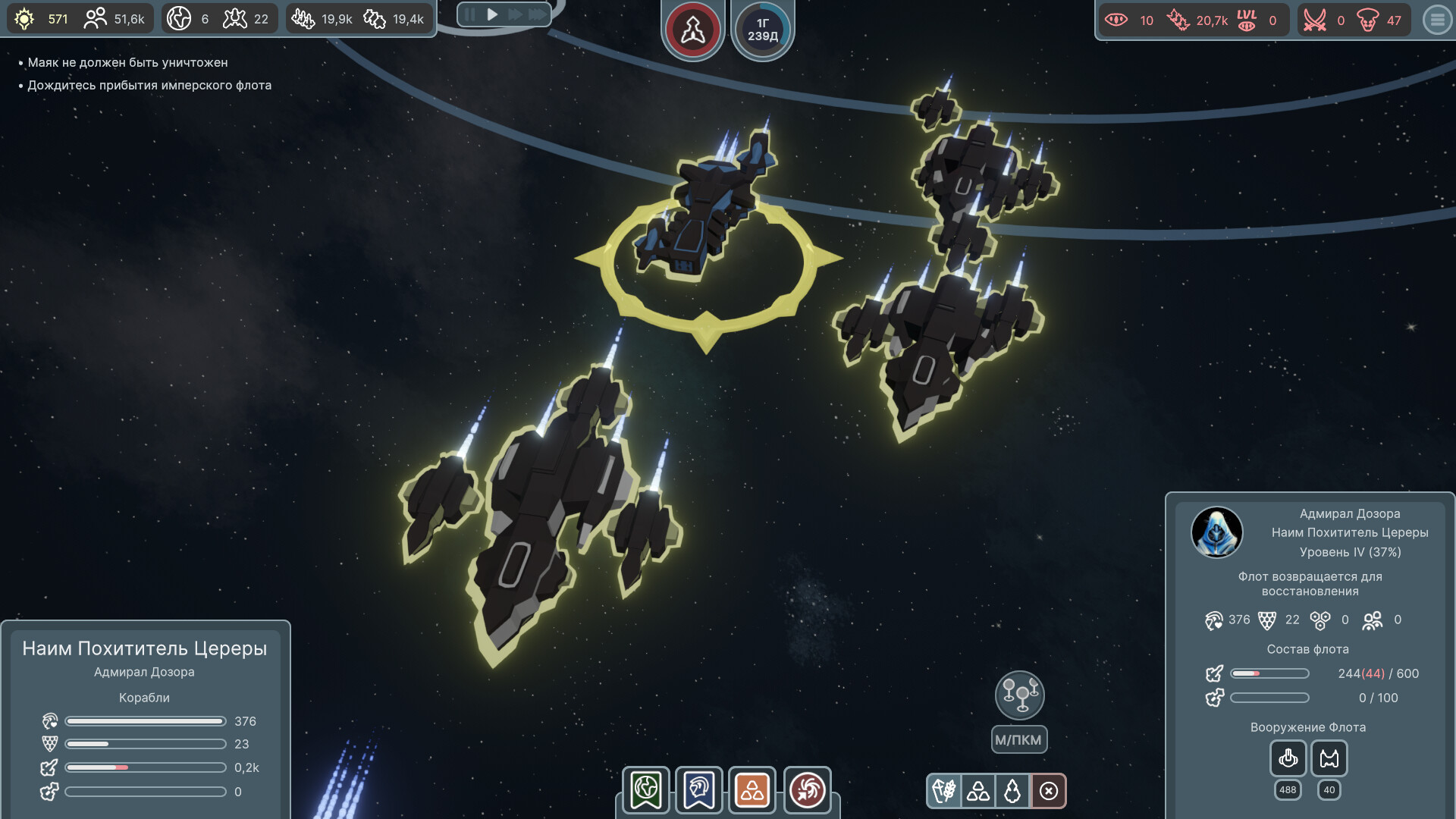Viewport: 1456px width, 819px height.
Task: Select the second fleet weapon slot
Action: click(1329, 758)
